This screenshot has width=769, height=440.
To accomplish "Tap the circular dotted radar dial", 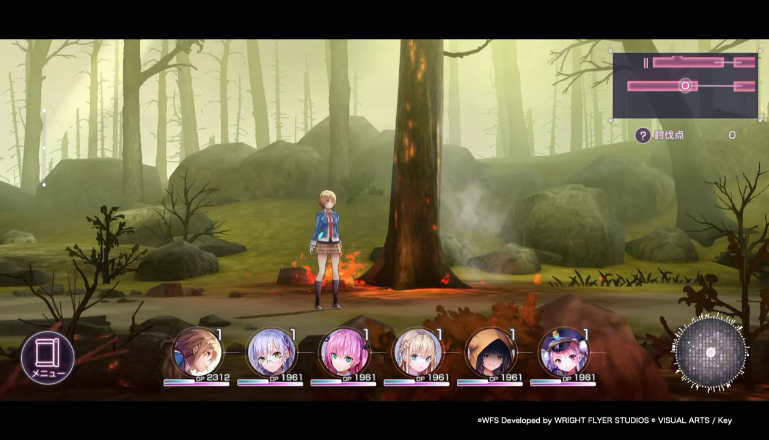I will tap(711, 353).
